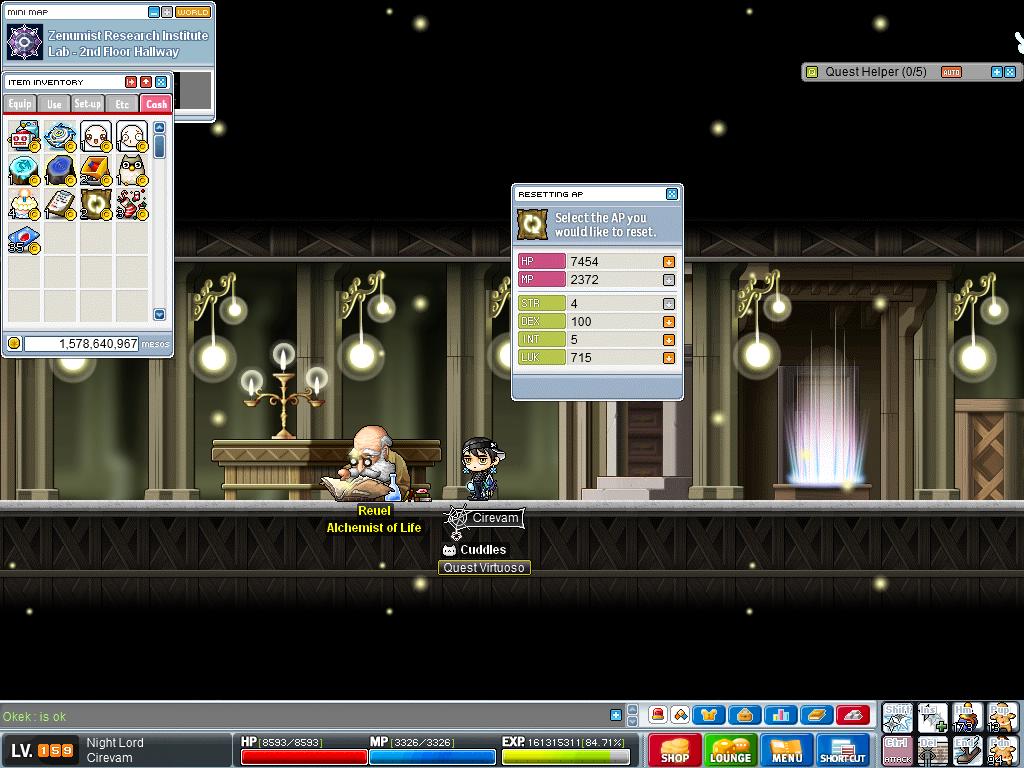Screen dimensions: 1024x768
Task: Lower the DEX stat by one point
Action: point(669,322)
